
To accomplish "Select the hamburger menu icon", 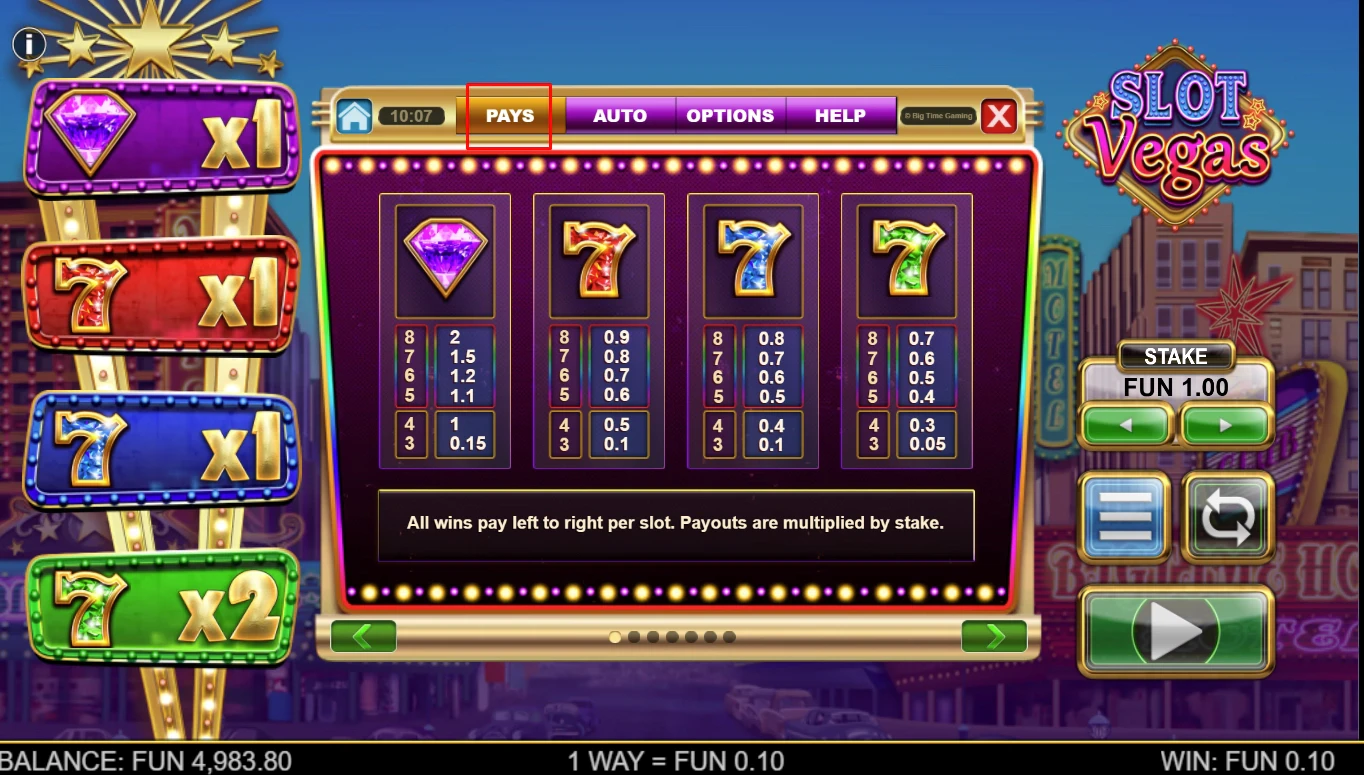I will (1123, 518).
